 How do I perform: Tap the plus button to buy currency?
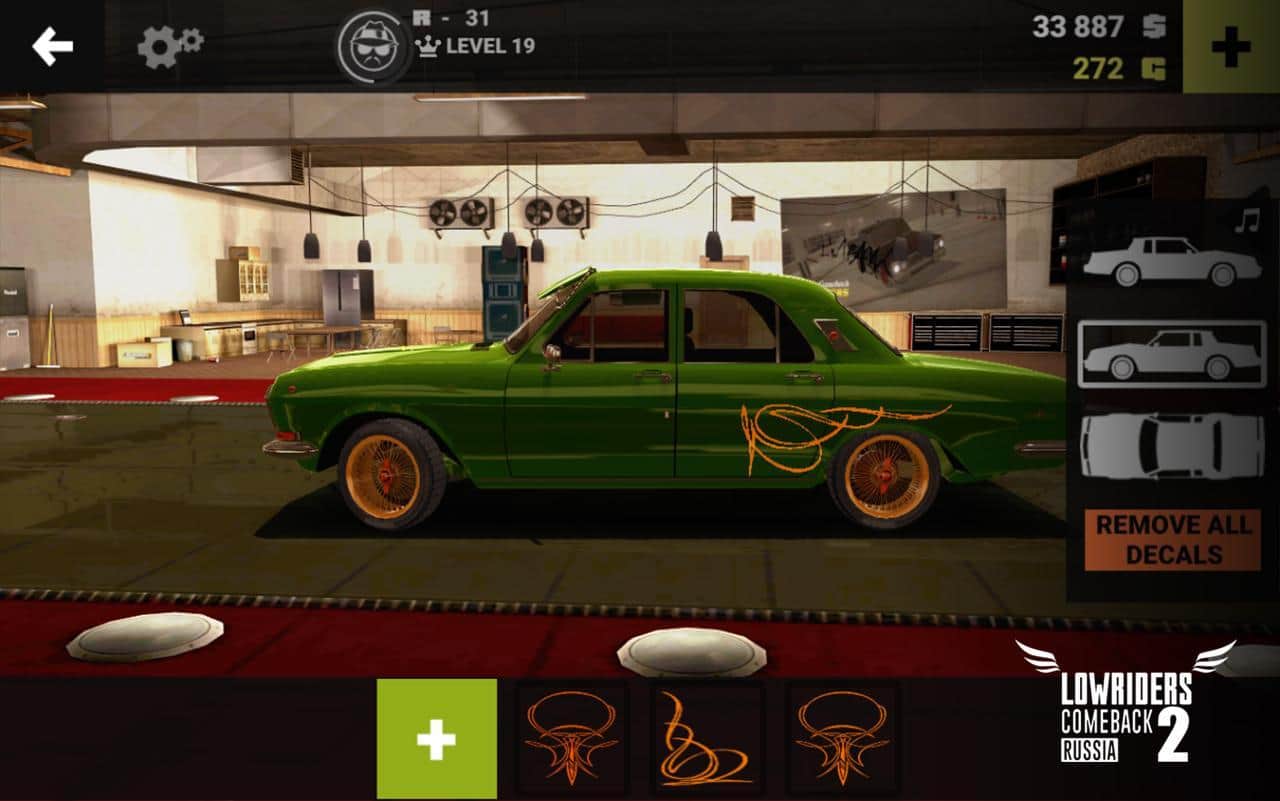(1231, 46)
